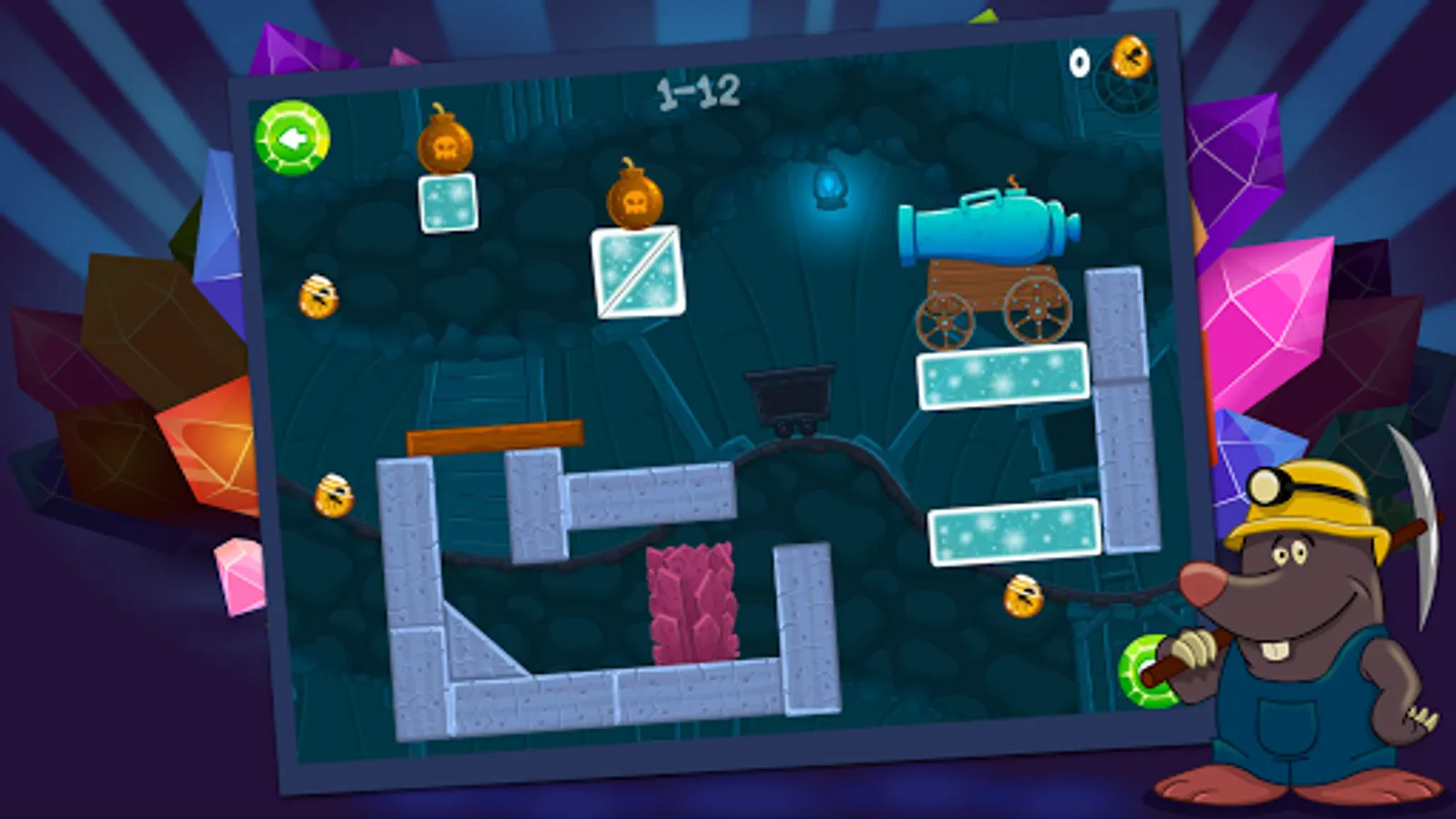
Task: Click the long ice platform under the cannon
Action: coord(1001,378)
